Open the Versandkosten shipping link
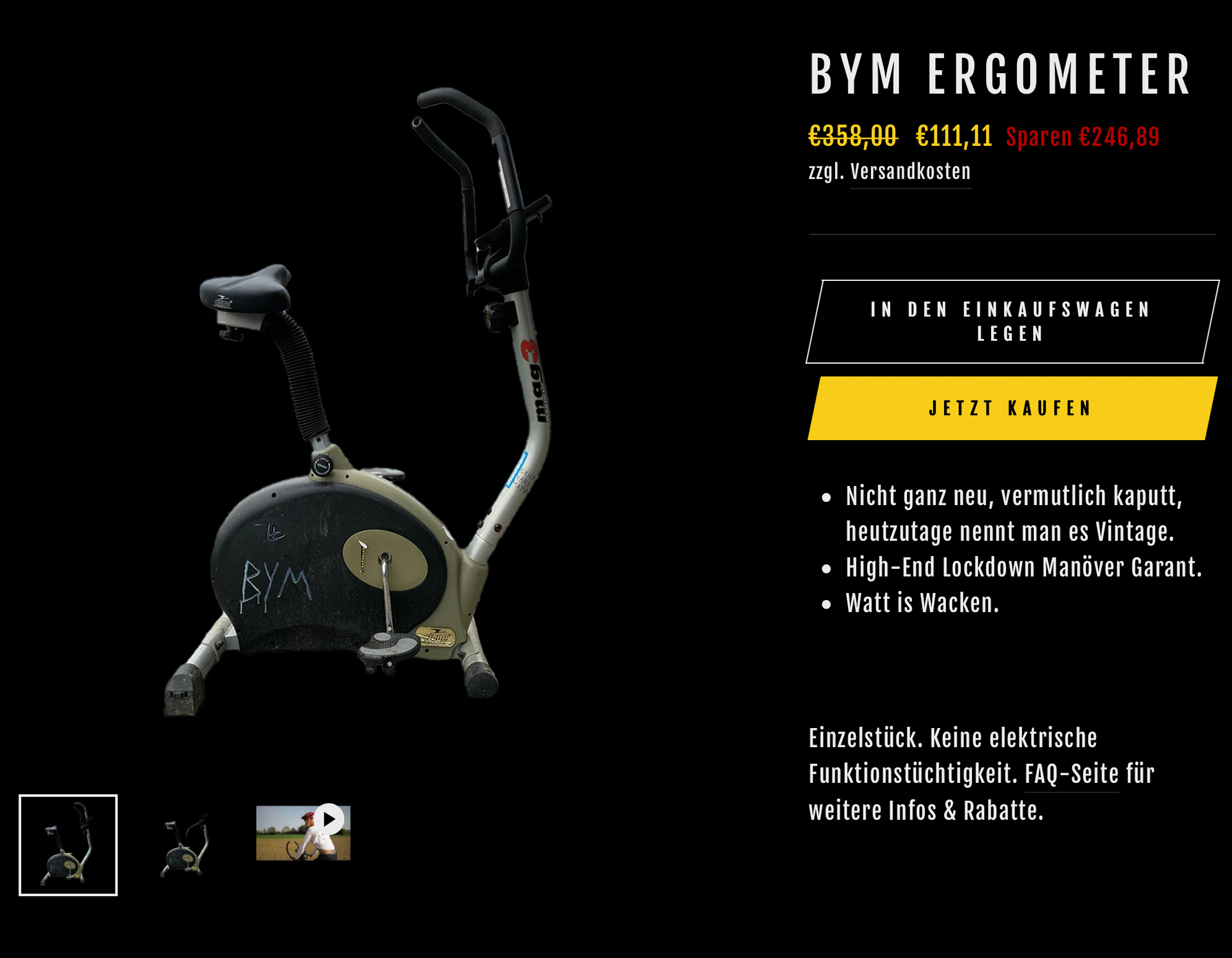The width and height of the screenshot is (1232, 958). pos(910,172)
